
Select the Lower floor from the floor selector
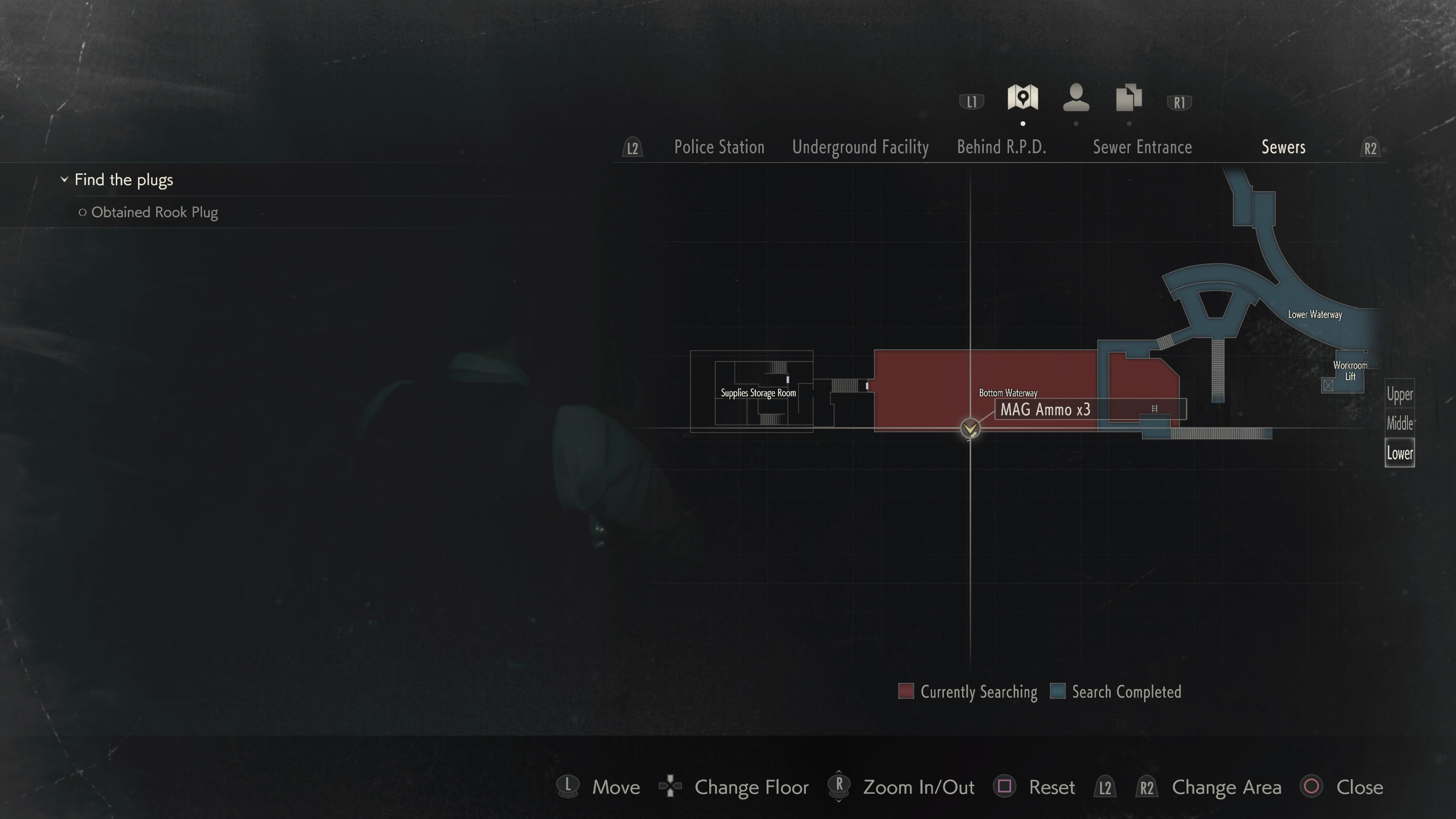1400,452
